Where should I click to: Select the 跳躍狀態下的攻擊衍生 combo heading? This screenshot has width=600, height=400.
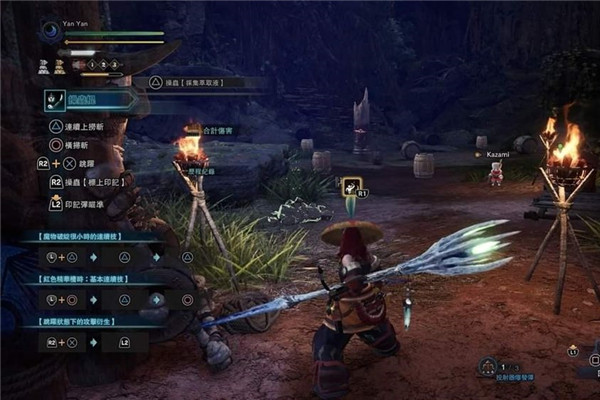pos(82,323)
